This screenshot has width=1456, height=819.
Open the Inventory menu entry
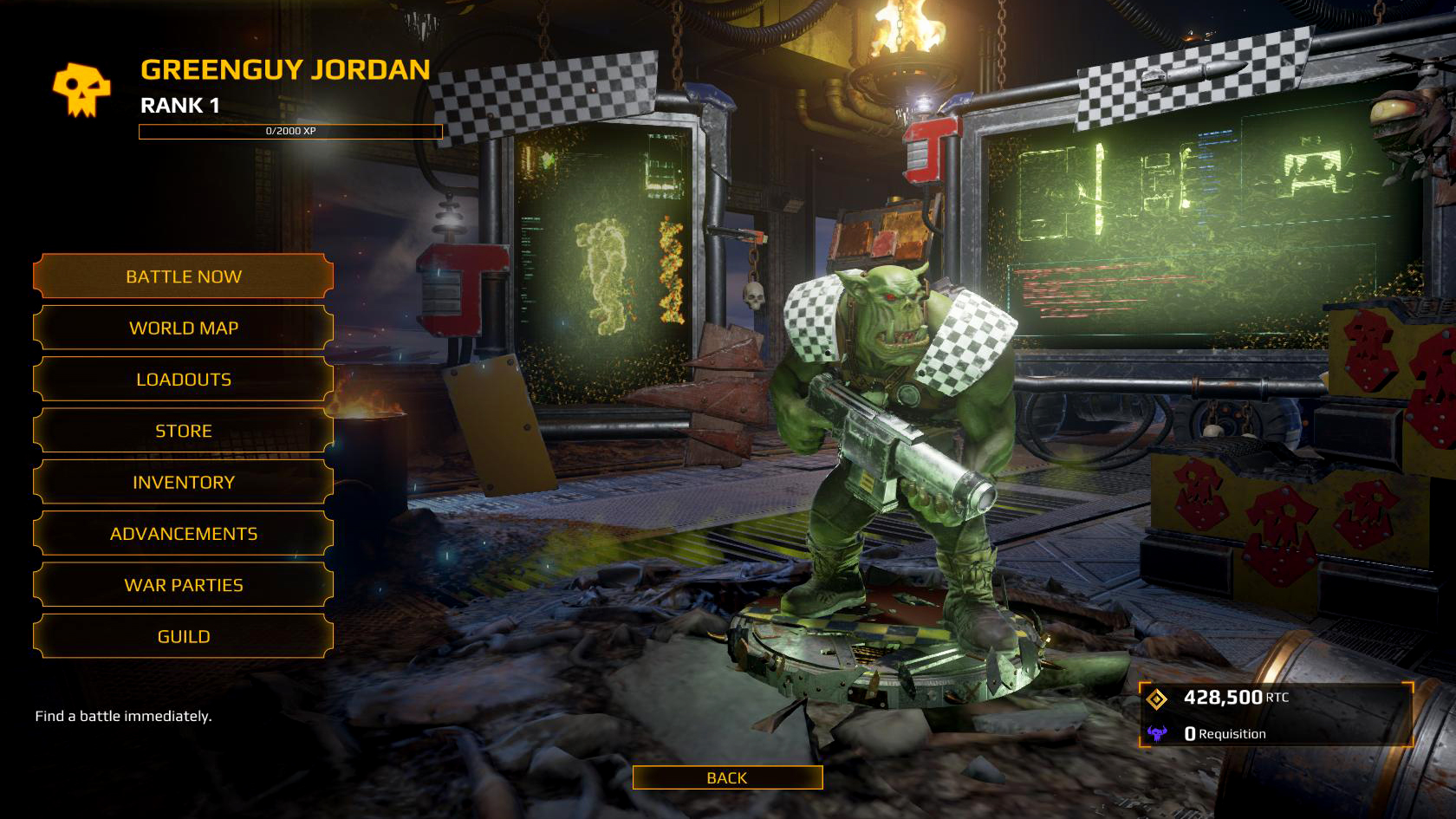183,482
